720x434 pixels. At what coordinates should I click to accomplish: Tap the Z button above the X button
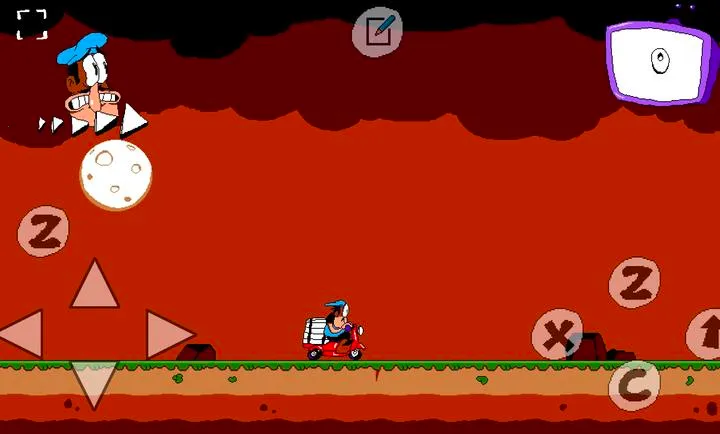pos(634,283)
